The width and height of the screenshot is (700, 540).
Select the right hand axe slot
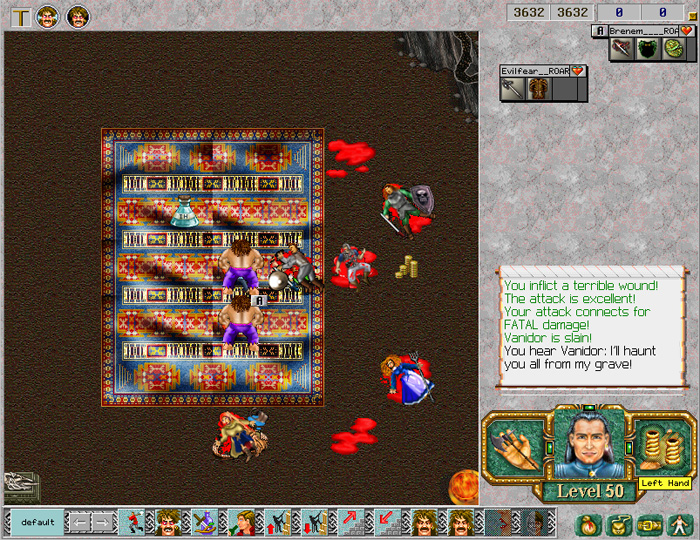tap(513, 447)
